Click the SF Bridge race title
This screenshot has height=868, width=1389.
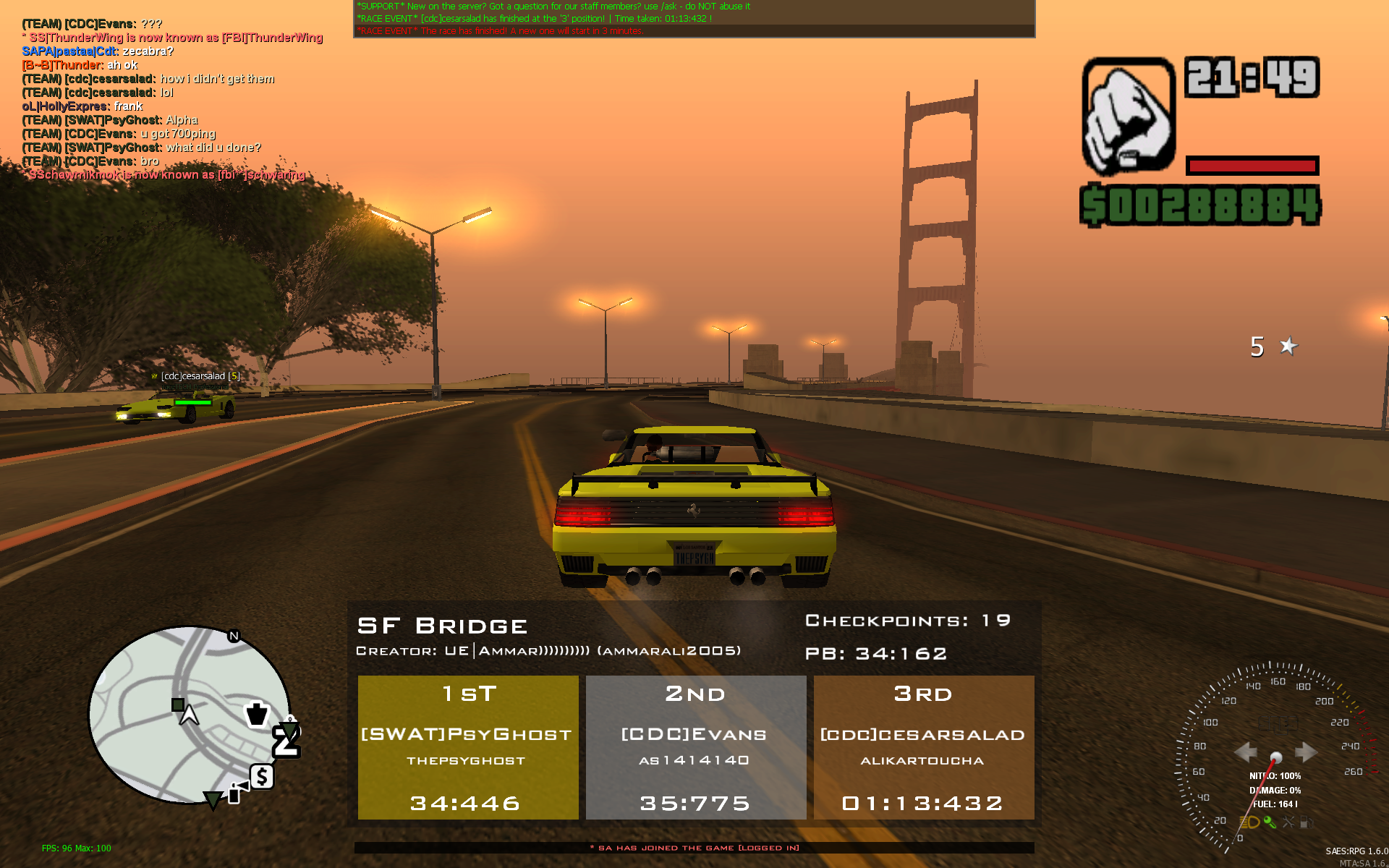443,626
